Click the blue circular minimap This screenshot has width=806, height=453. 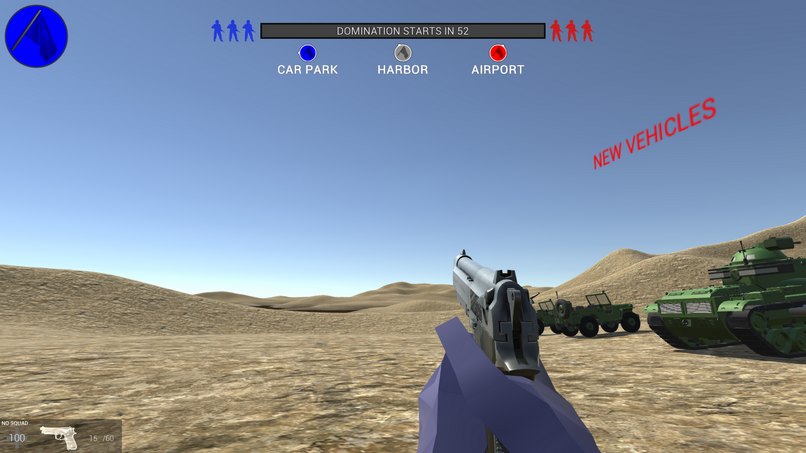pyautogui.click(x=36, y=36)
